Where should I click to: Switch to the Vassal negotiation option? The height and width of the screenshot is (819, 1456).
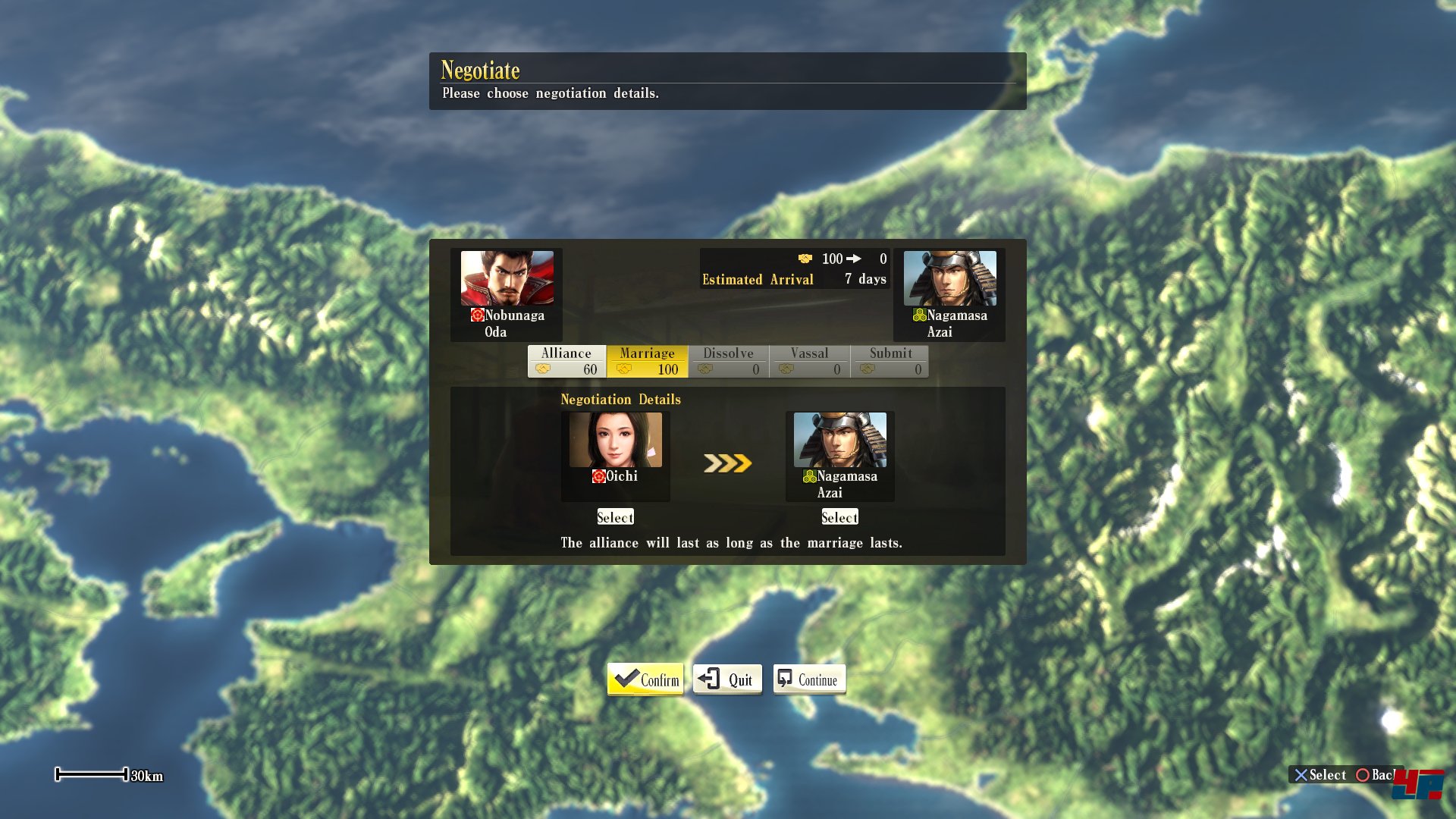pyautogui.click(x=809, y=353)
